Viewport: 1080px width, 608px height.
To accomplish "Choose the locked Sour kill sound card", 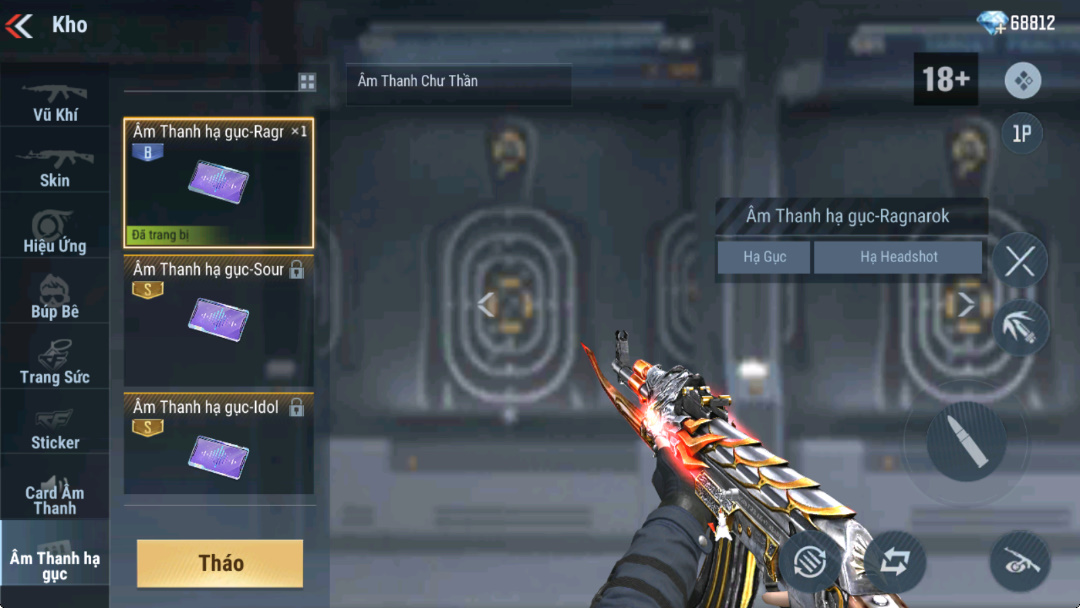I will click(x=218, y=320).
